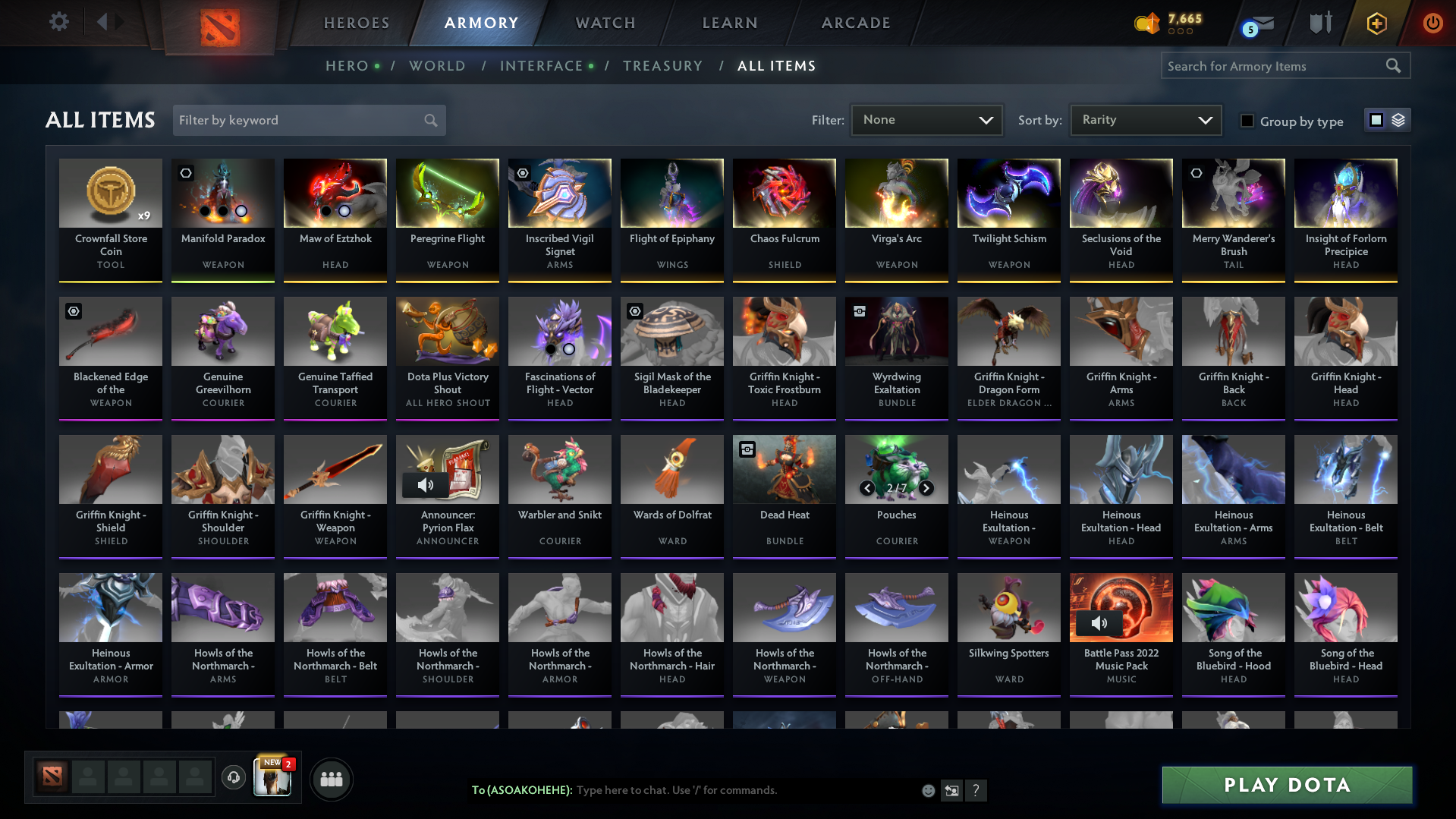Click the red power button icon
Viewport: 1456px width, 819px height.
click(1432, 22)
